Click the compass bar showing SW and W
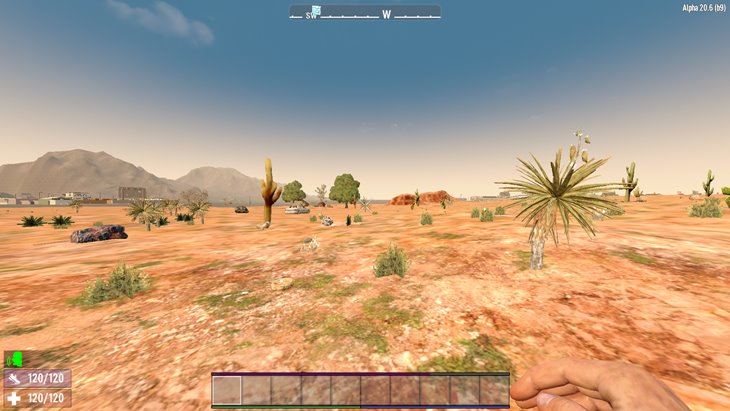The width and height of the screenshot is (730, 411). coord(365,13)
